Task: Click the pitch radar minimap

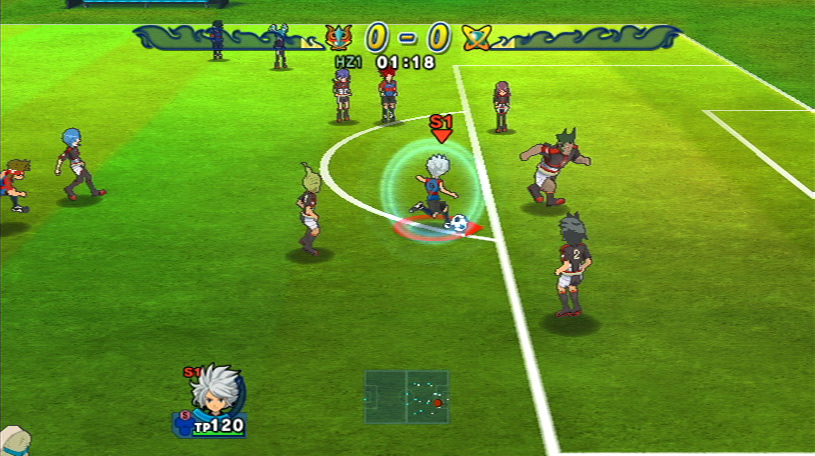Action: click(x=406, y=396)
